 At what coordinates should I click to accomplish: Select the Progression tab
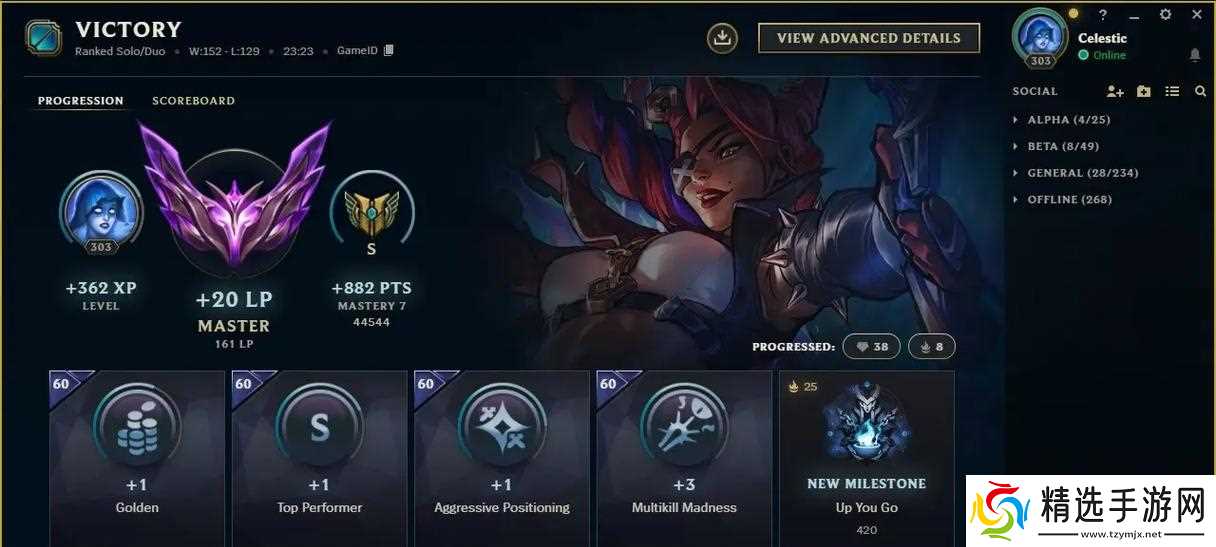coord(81,101)
